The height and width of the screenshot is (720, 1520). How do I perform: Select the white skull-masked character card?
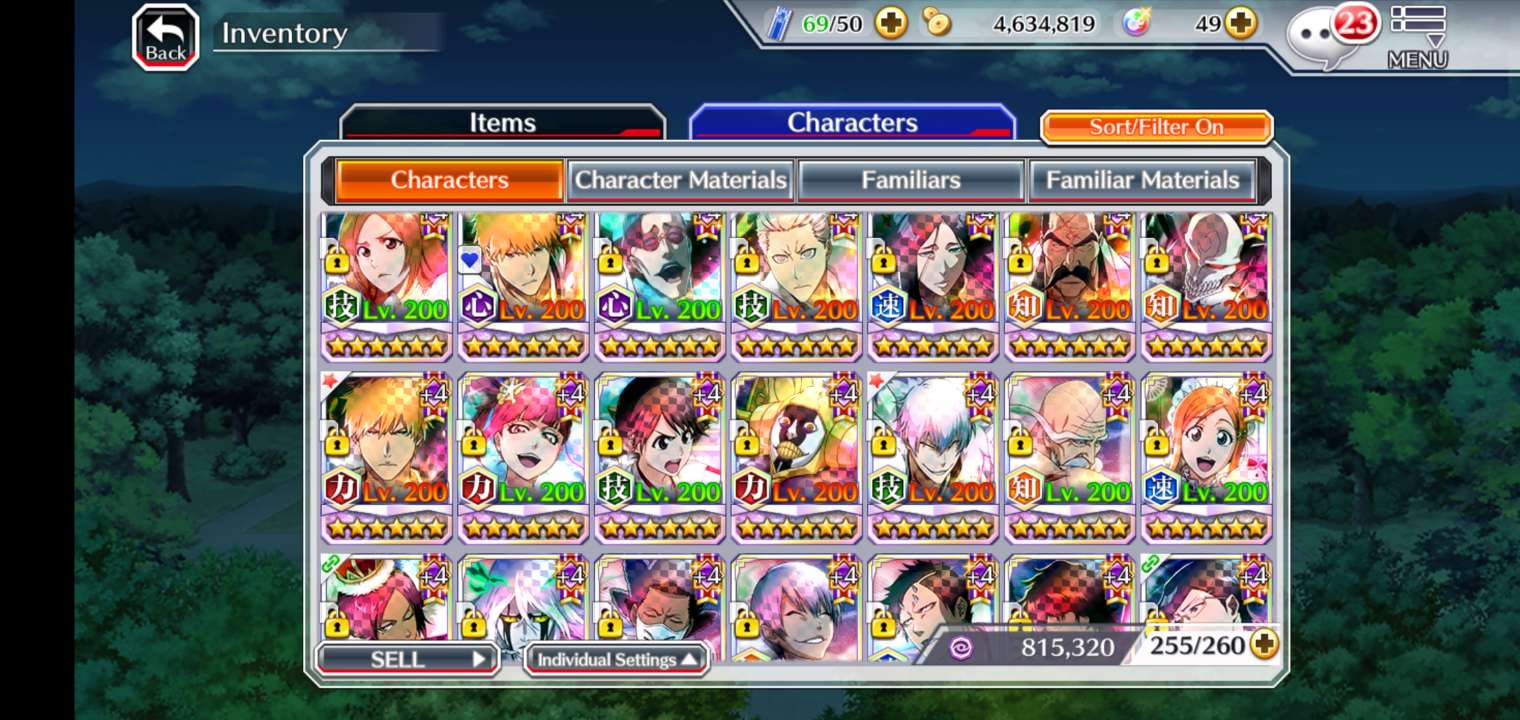click(1206, 285)
